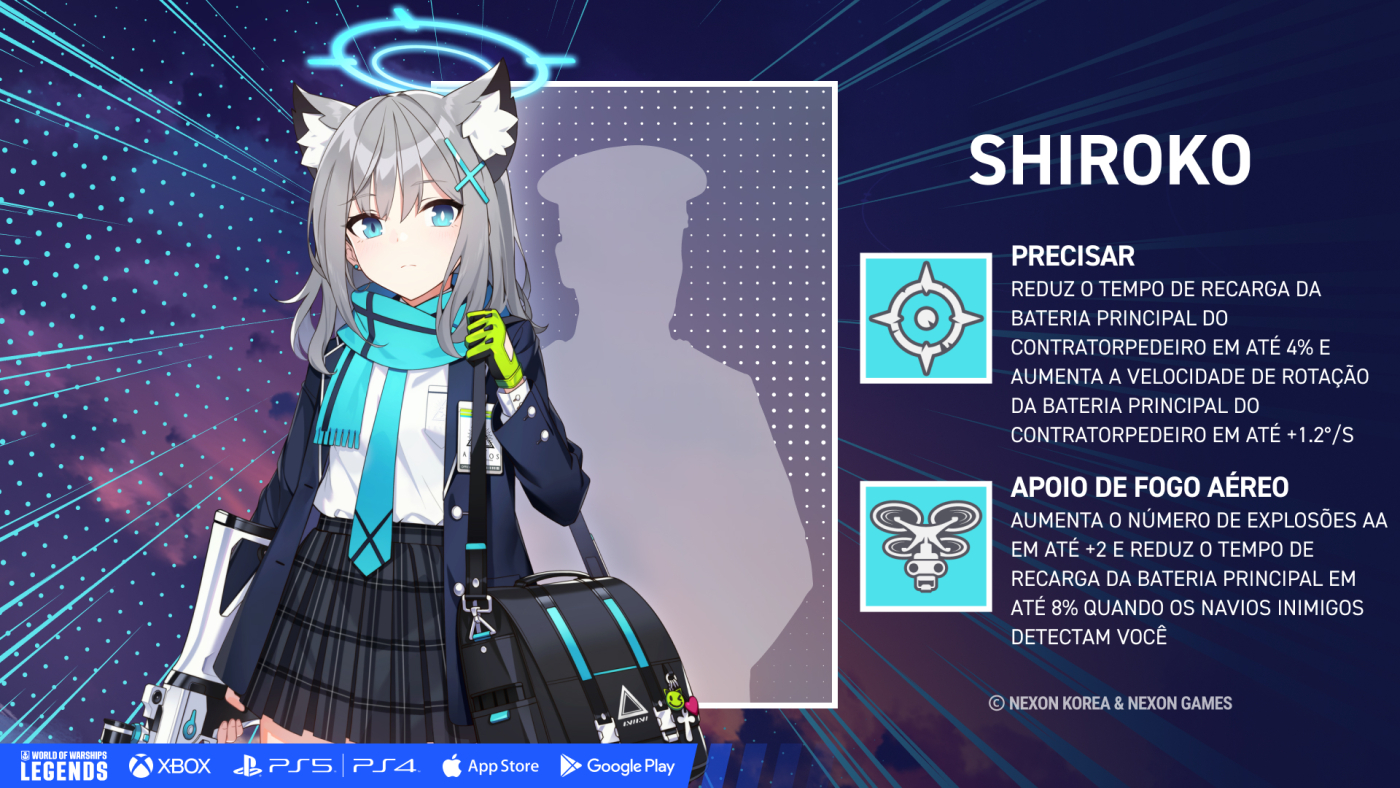Viewport: 1400px width, 788px height.
Task: Select the Precisar skill icon
Action: pos(926,318)
